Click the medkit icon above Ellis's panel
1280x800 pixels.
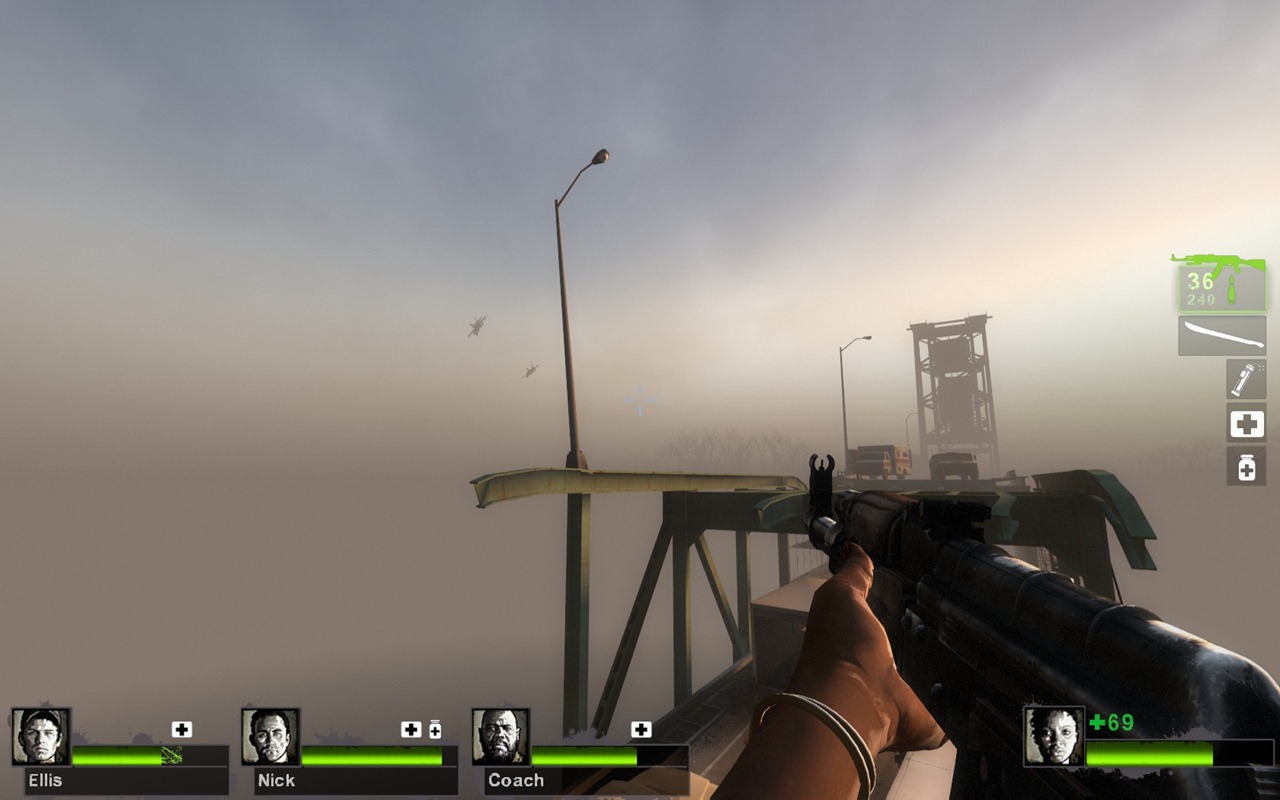click(x=181, y=729)
